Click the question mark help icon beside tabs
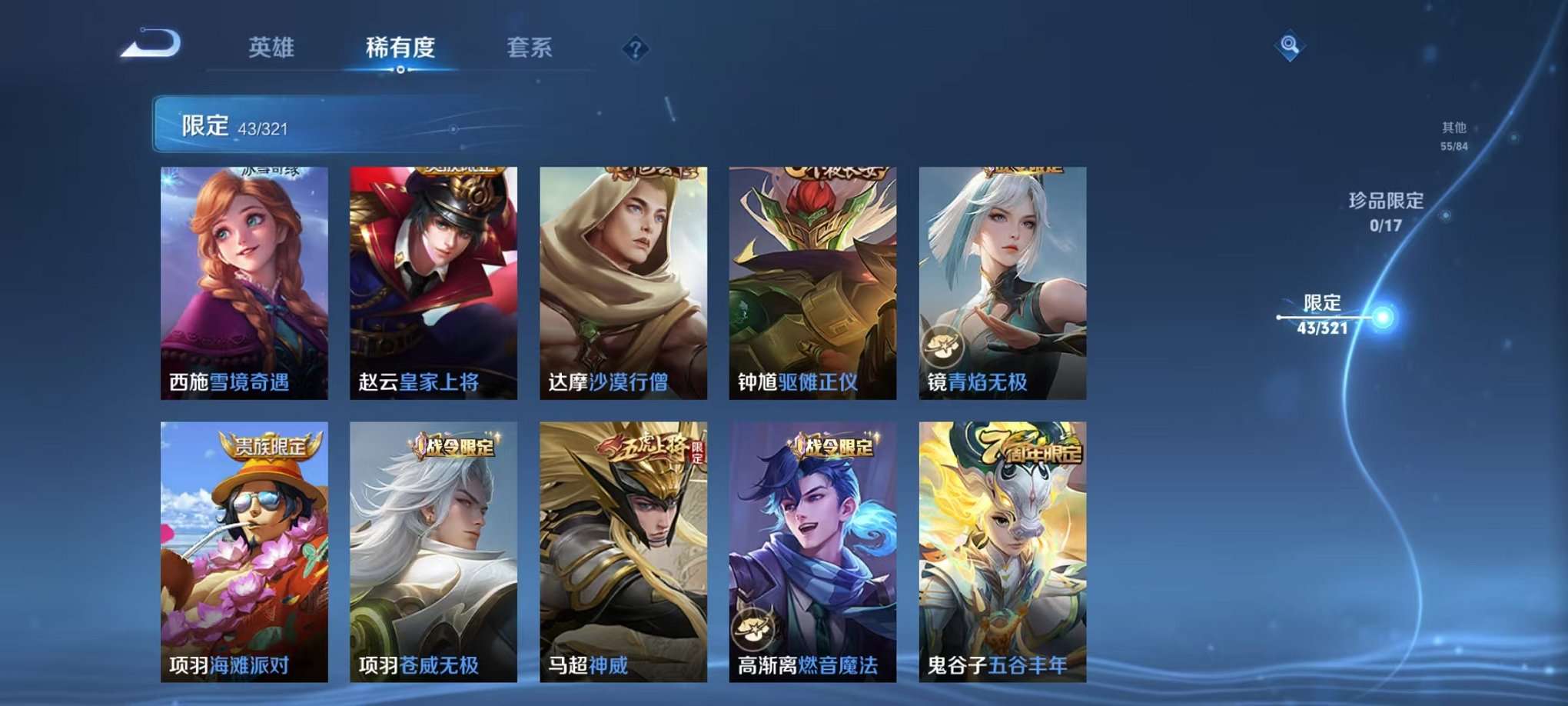The width and height of the screenshot is (1568, 706). (635, 49)
